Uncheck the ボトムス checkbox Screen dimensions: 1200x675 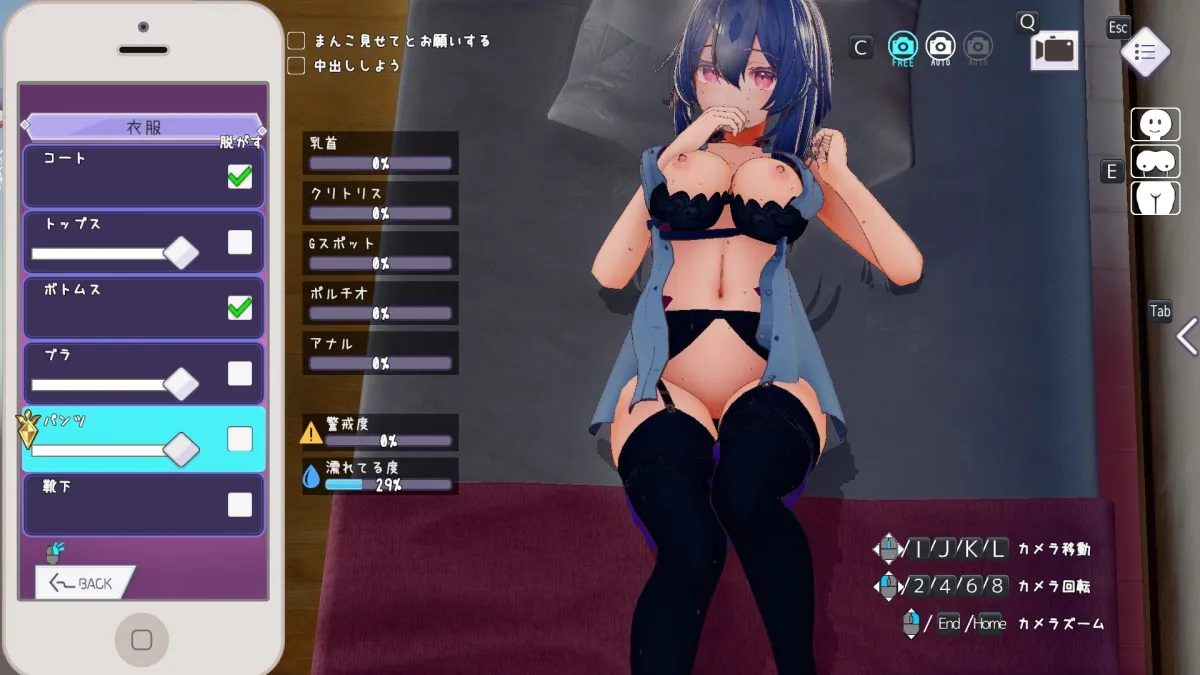(240, 308)
